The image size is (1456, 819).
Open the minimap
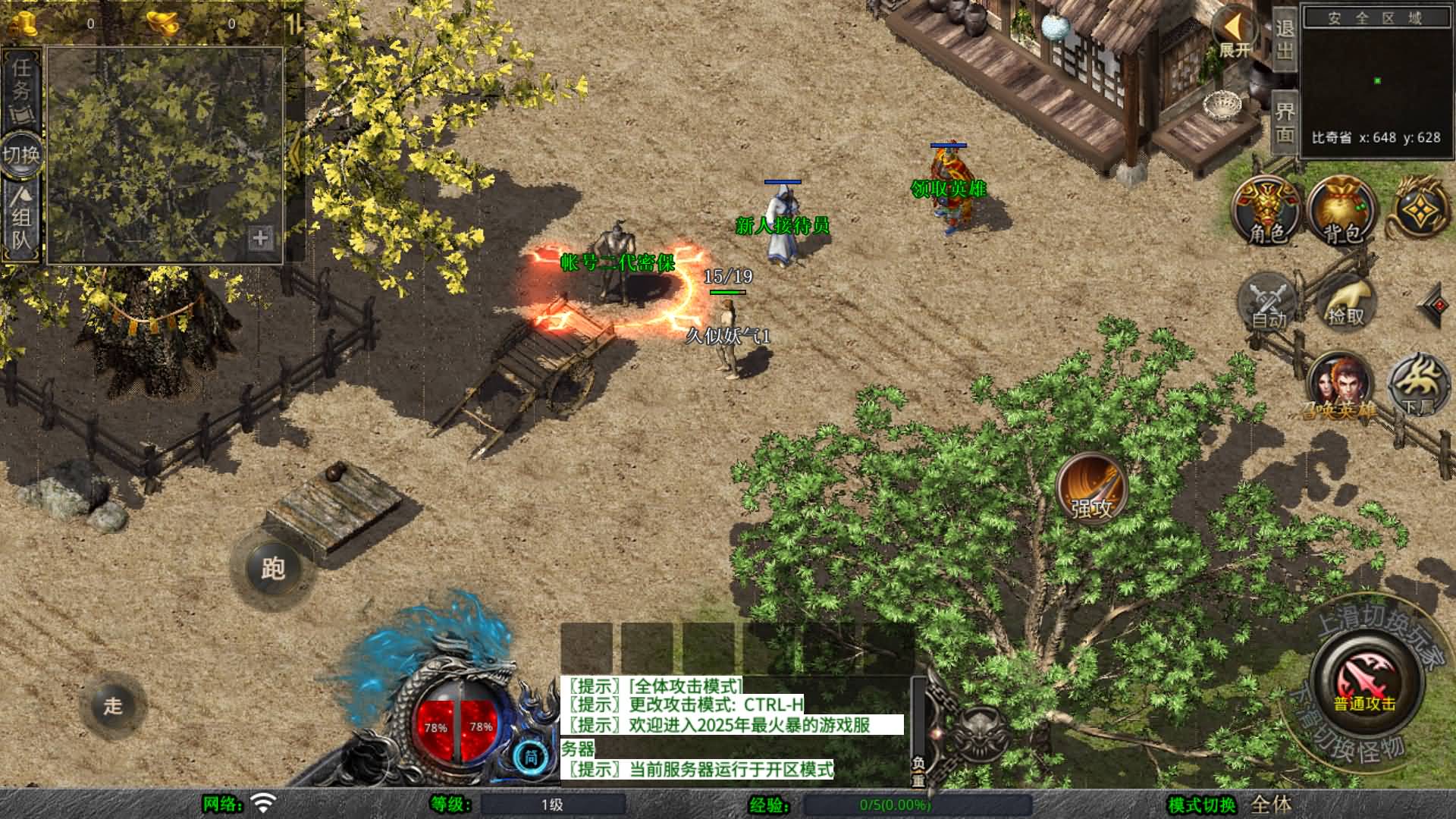(1376, 80)
